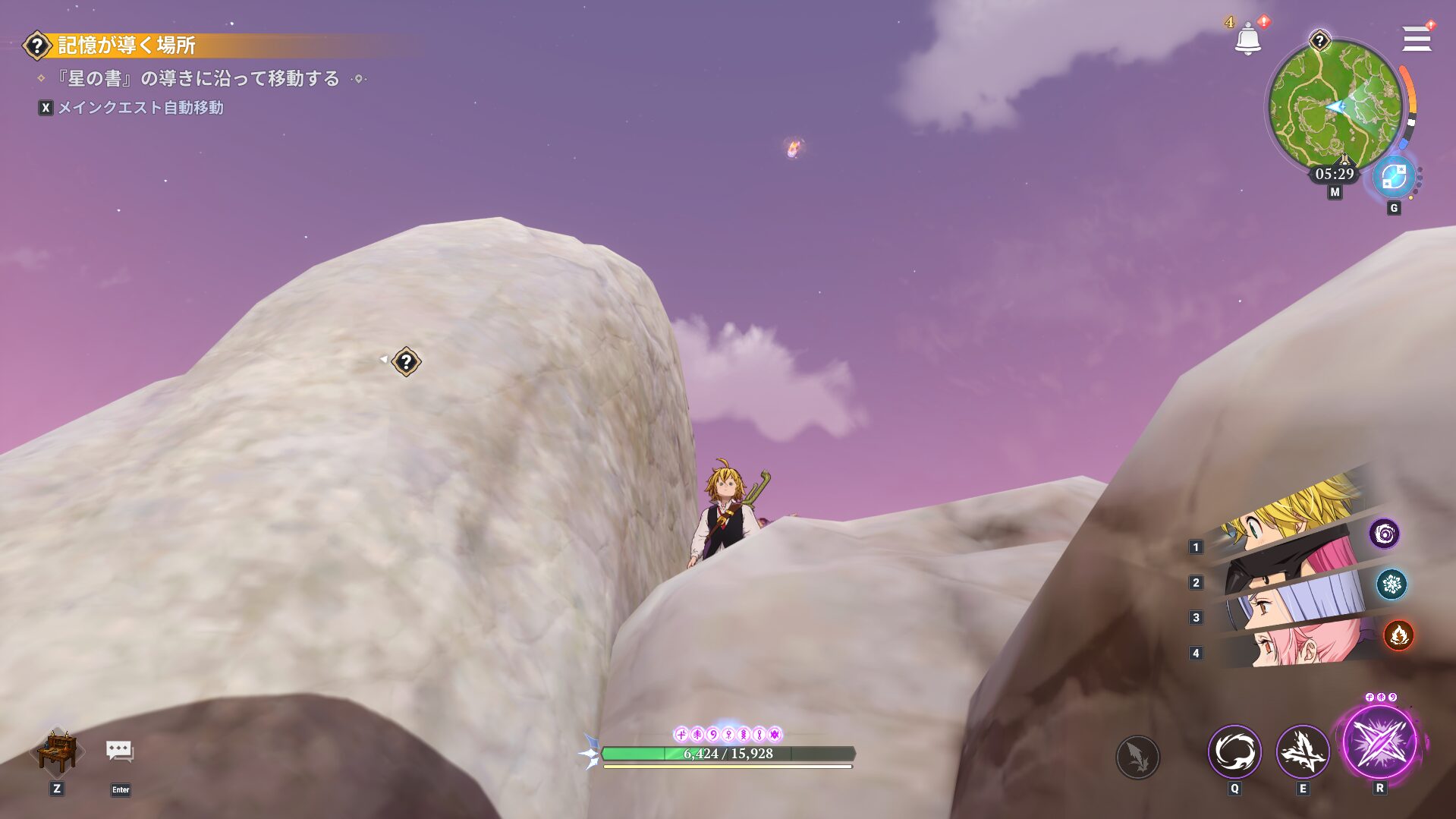Image resolution: width=1456 pixels, height=819 pixels.
Task: Use the swirling slash Q skill
Action: tap(1234, 751)
